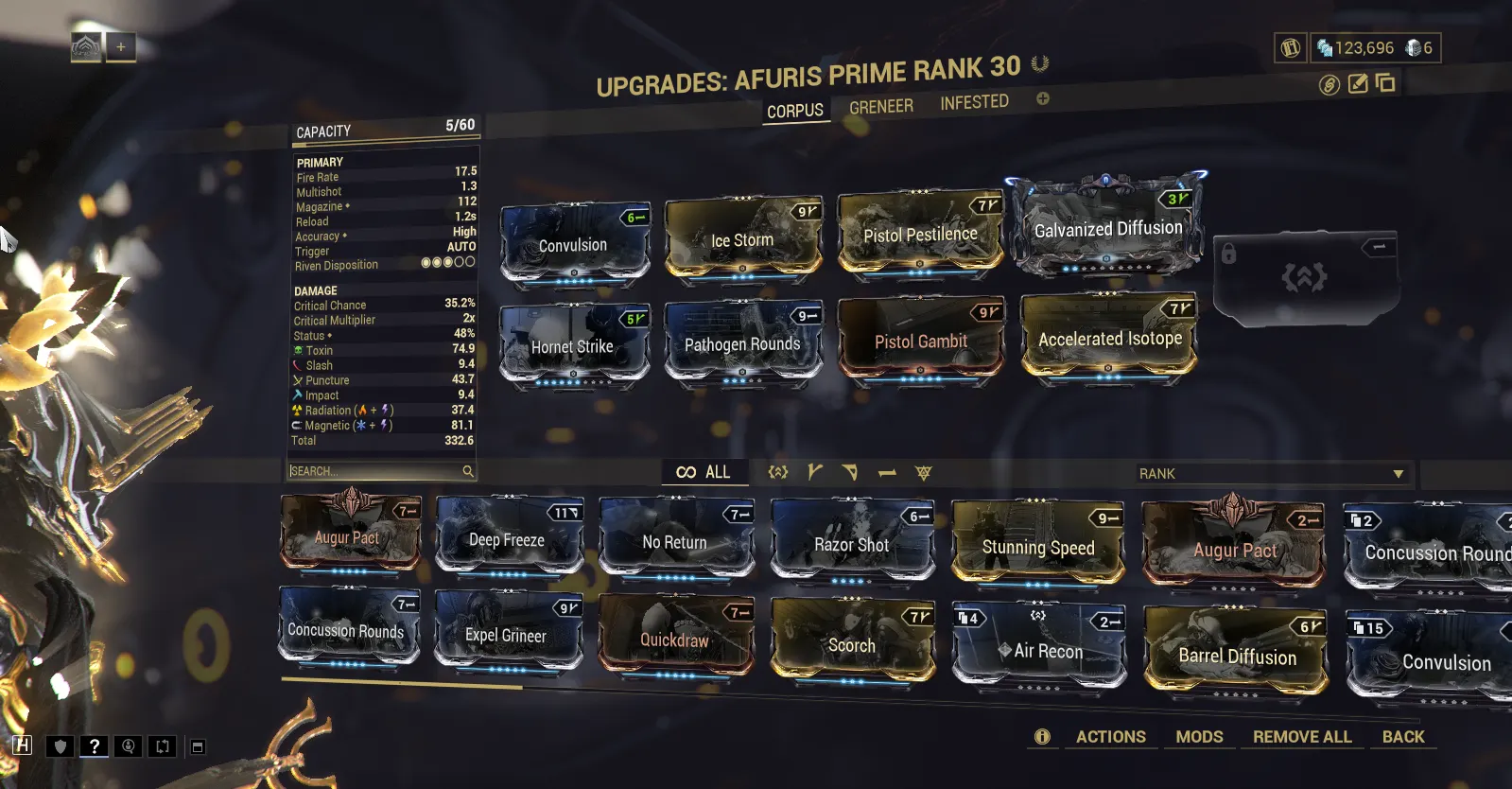Select the INFESTED config tab
This screenshot has height=789, width=1512.
[974, 102]
